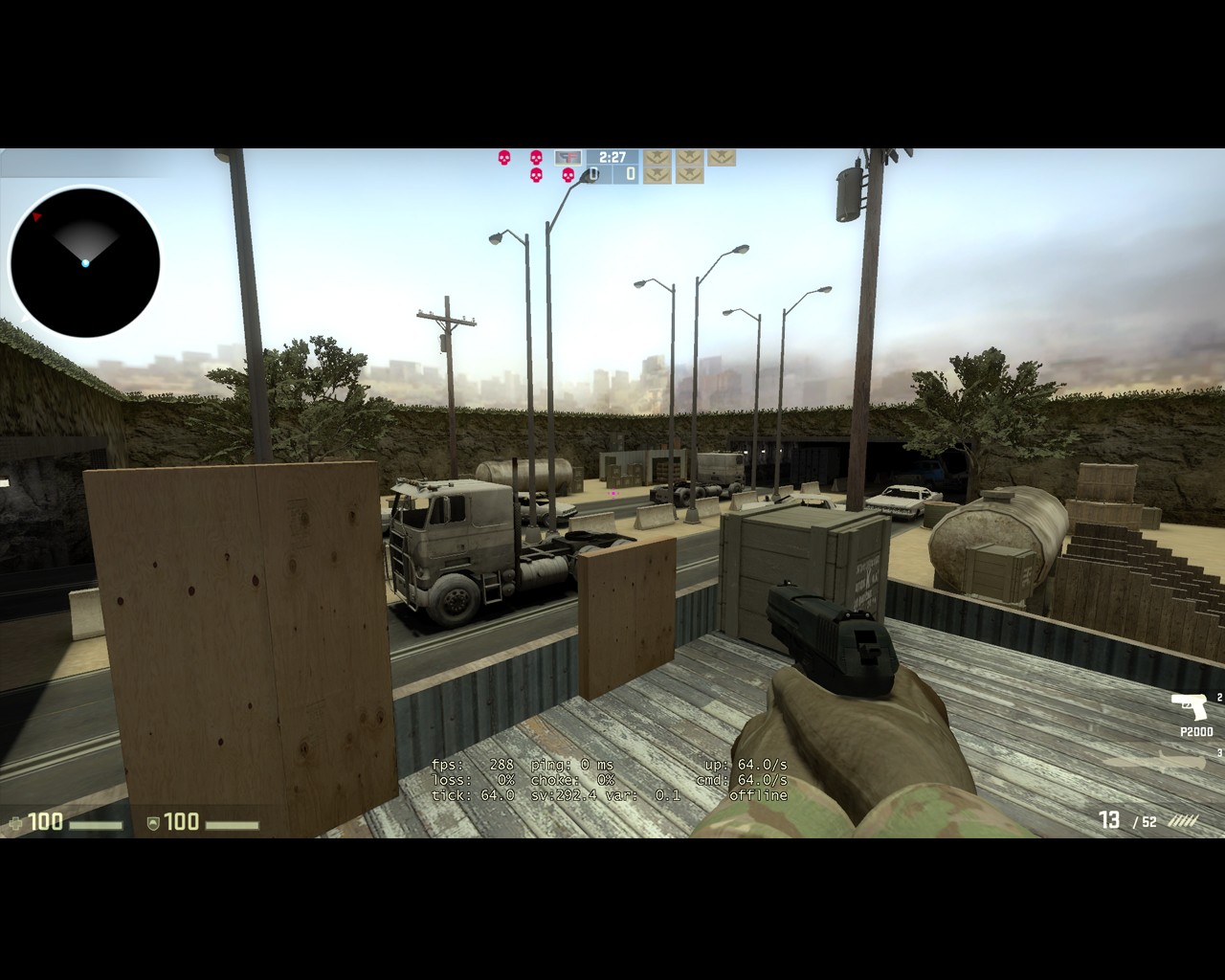
Task: Click the weapon slot number 2 label
Action: tap(1220, 698)
